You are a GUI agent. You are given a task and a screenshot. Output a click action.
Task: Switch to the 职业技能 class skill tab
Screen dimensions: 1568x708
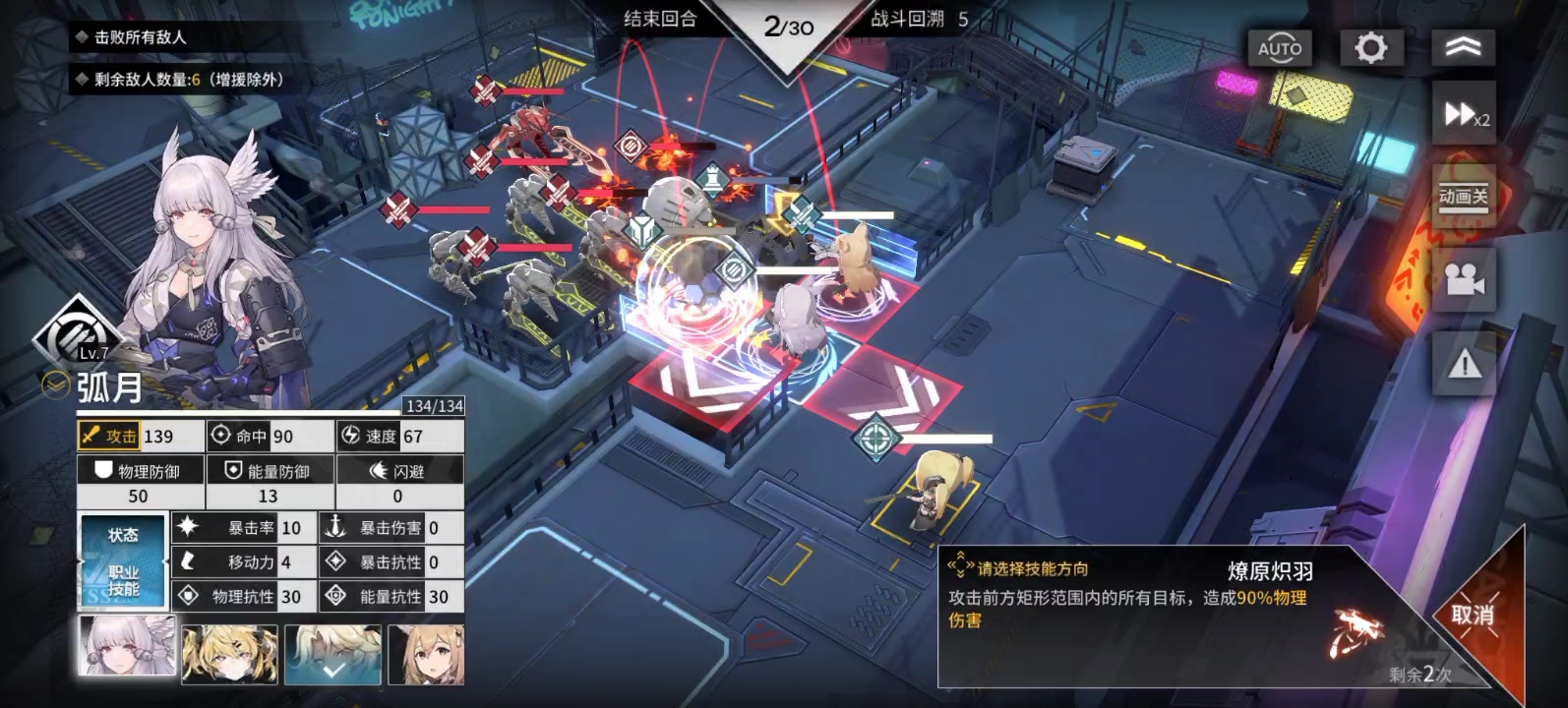click(123, 581)
